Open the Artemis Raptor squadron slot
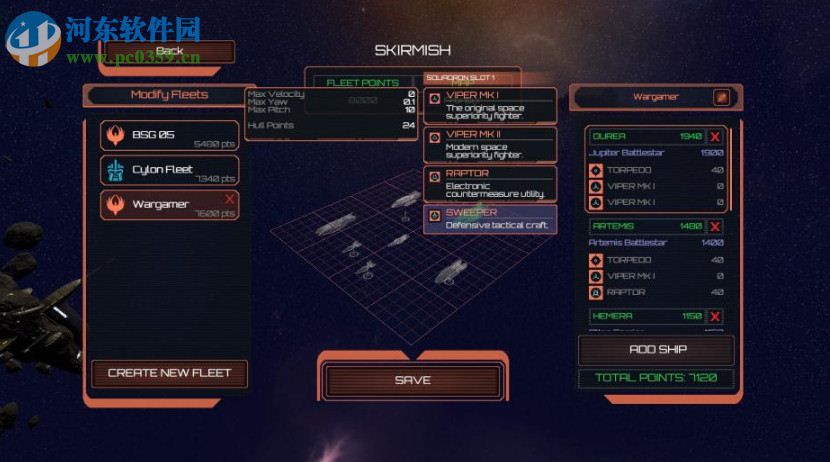The height and width of the screenshot is (462, 830). click(x=657, y=292)
